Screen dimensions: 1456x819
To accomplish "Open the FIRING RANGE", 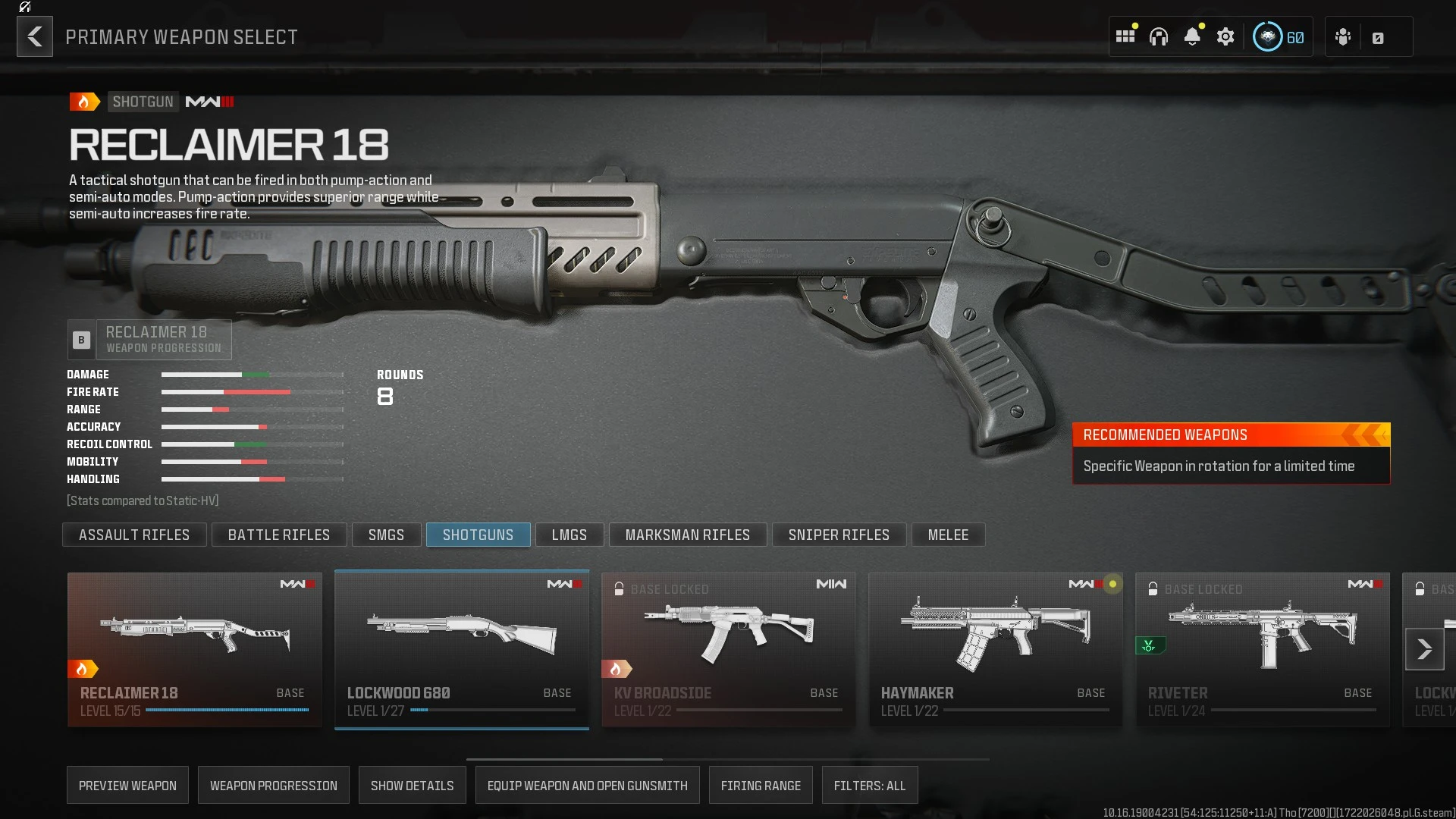I will pyautogui.click(x=761, y=785).
